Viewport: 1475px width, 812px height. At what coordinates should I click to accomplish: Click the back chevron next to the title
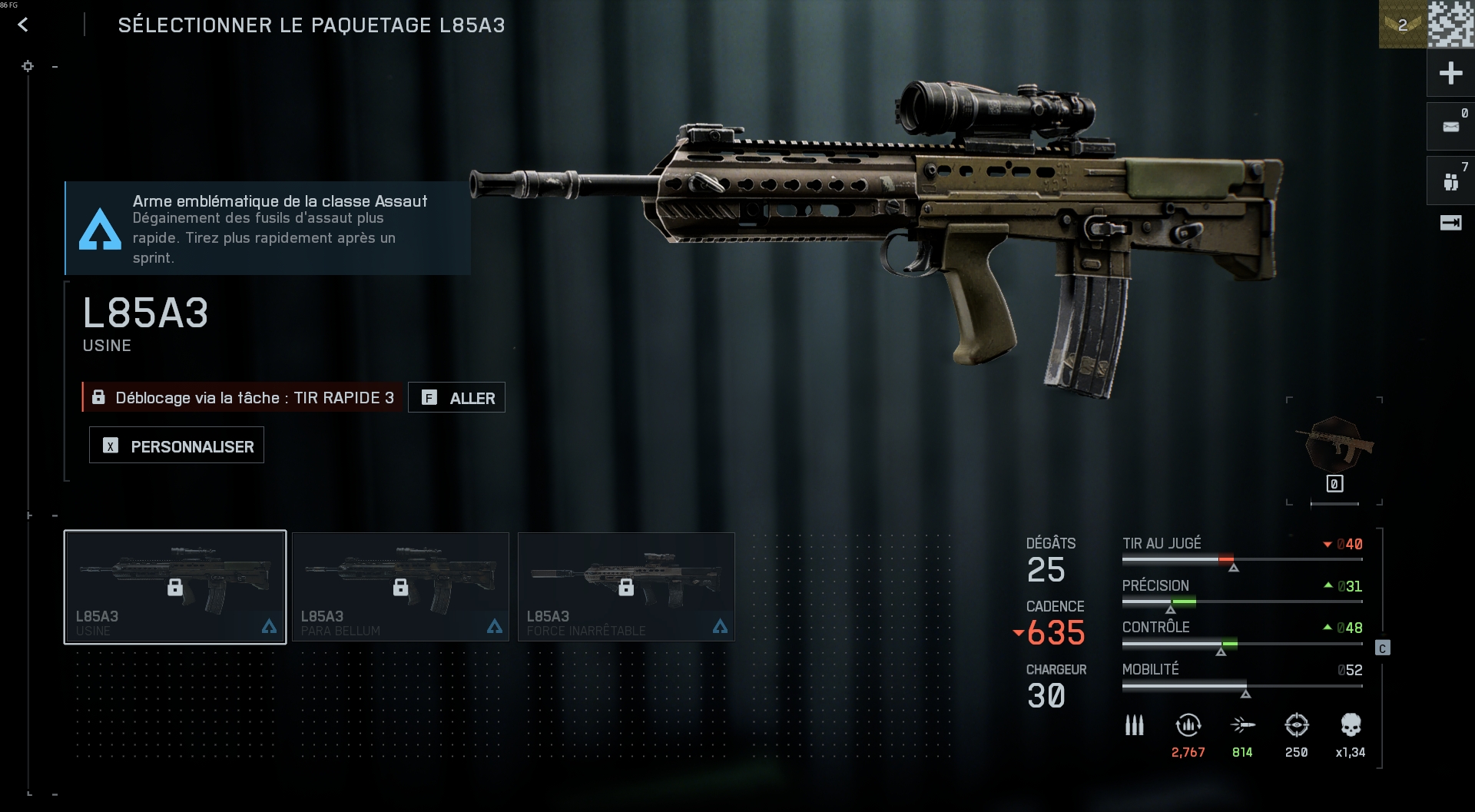(24, 24)
